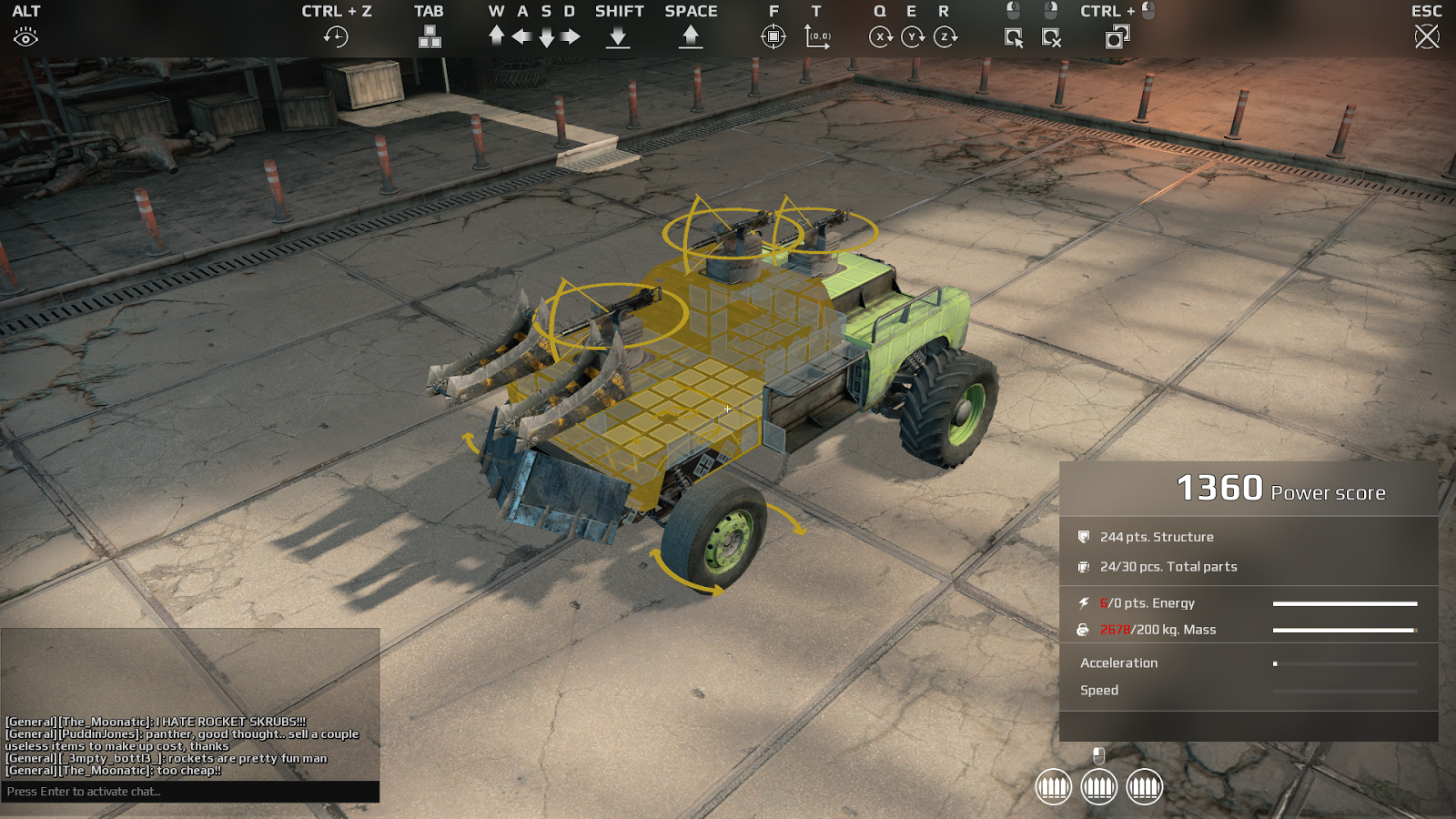Click the left-mouse select part icon
Image resolution: width=1456 pixels, height=819 pixels.
pyautogui.click(x=1014, y=35)
